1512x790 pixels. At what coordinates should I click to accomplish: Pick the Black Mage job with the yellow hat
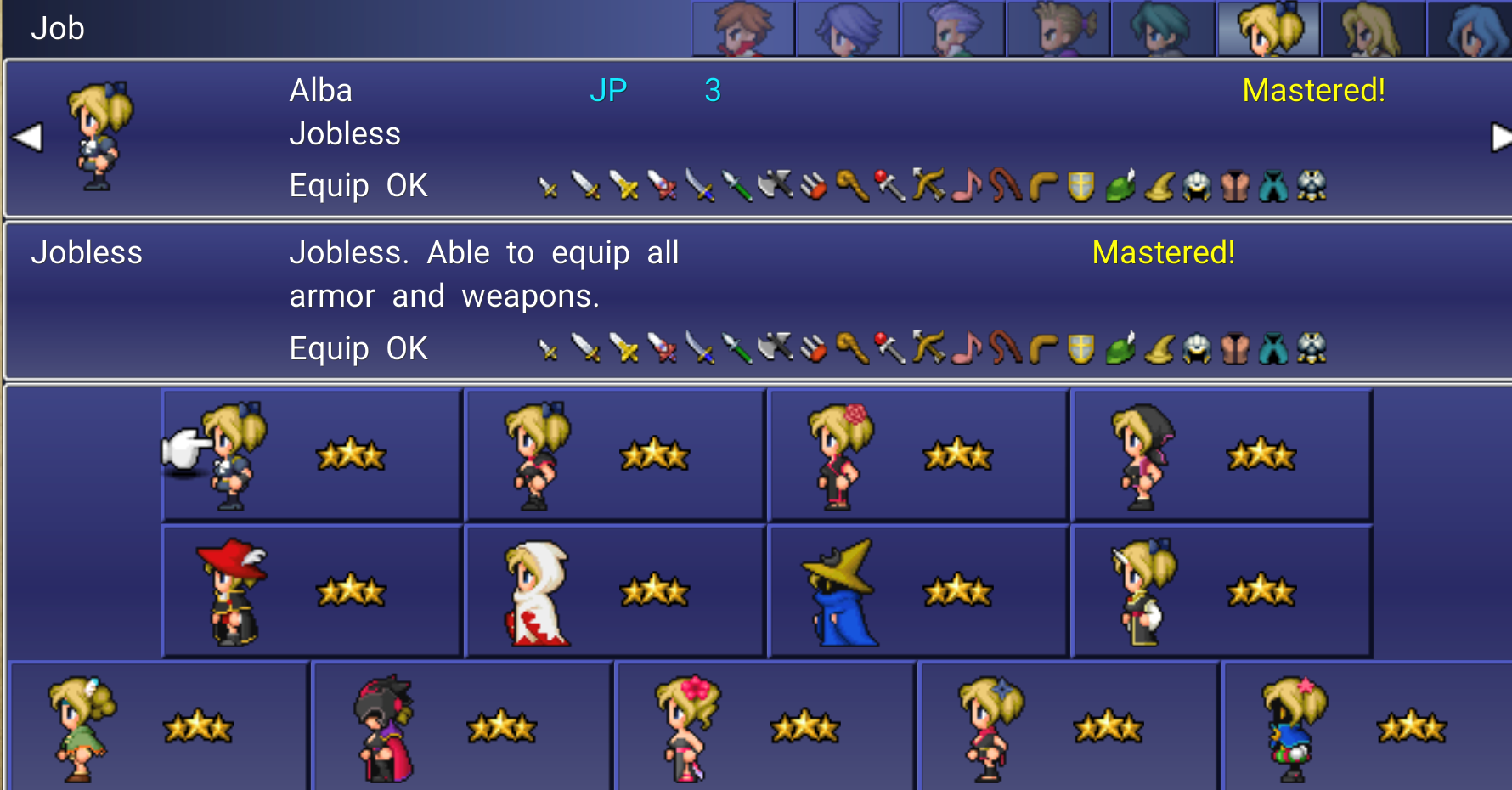click(918, 591)
